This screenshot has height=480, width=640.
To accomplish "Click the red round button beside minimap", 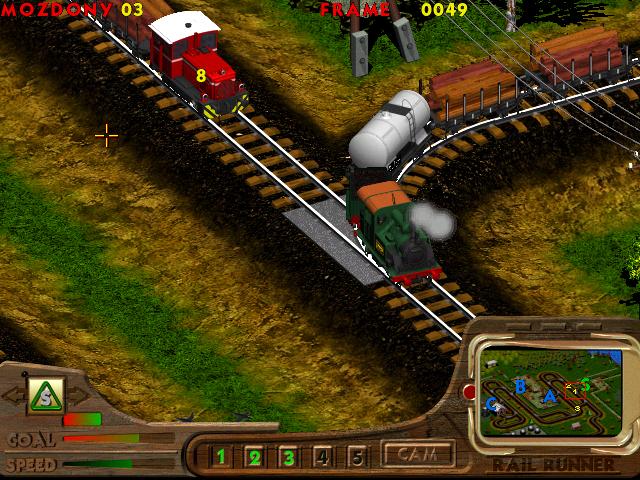I will 469,392.
